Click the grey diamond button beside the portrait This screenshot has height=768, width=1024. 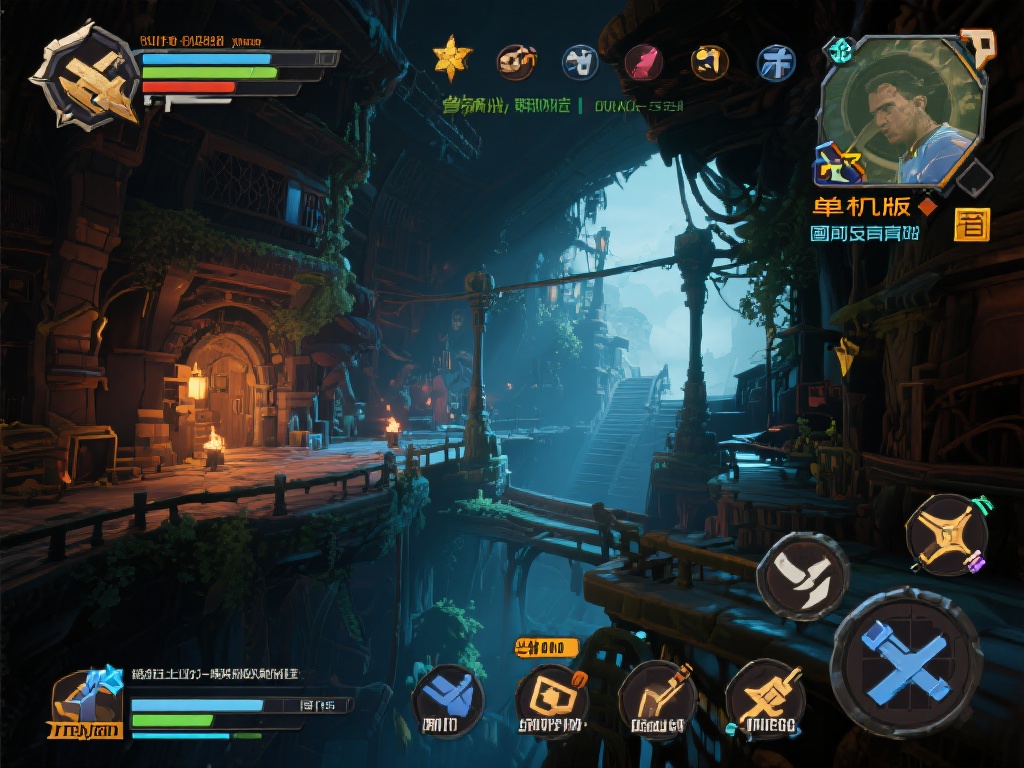point(973,180)
